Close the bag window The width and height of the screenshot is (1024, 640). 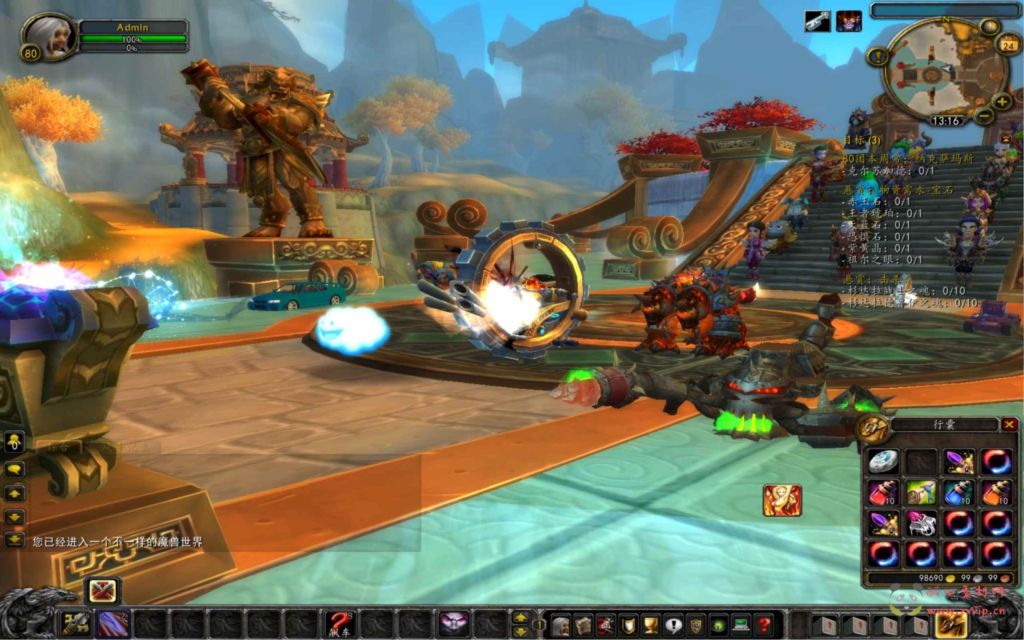[1009, 425]
